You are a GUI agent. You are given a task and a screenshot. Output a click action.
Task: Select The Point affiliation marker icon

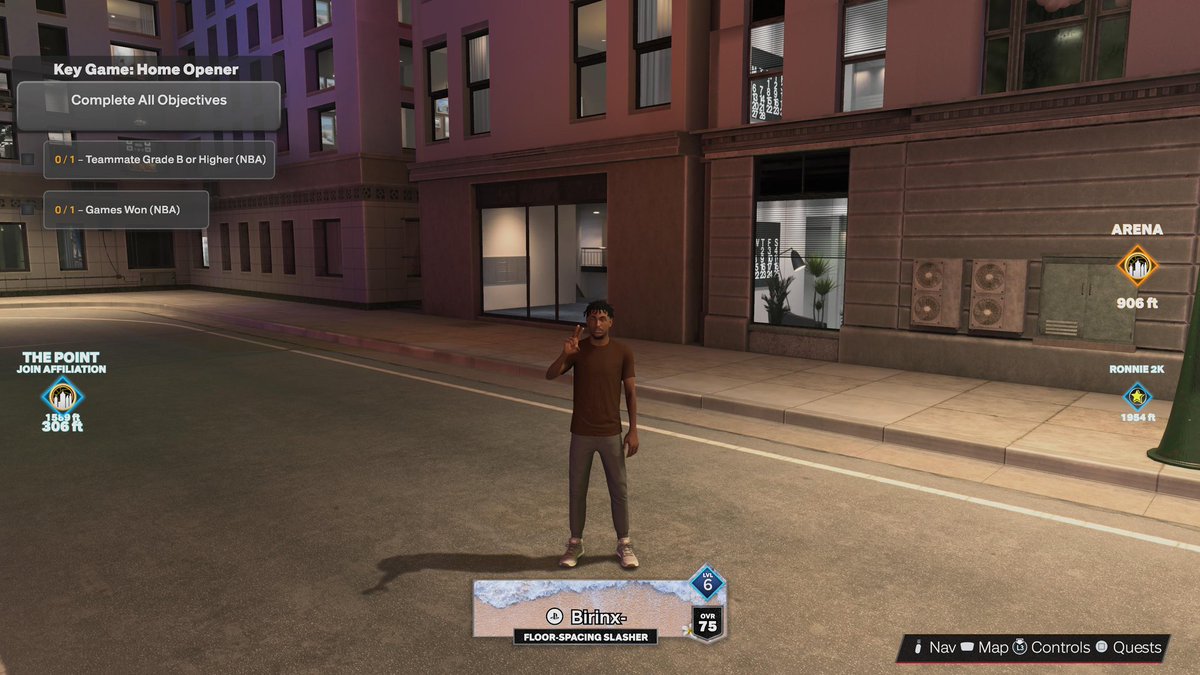tap(62, 396)
